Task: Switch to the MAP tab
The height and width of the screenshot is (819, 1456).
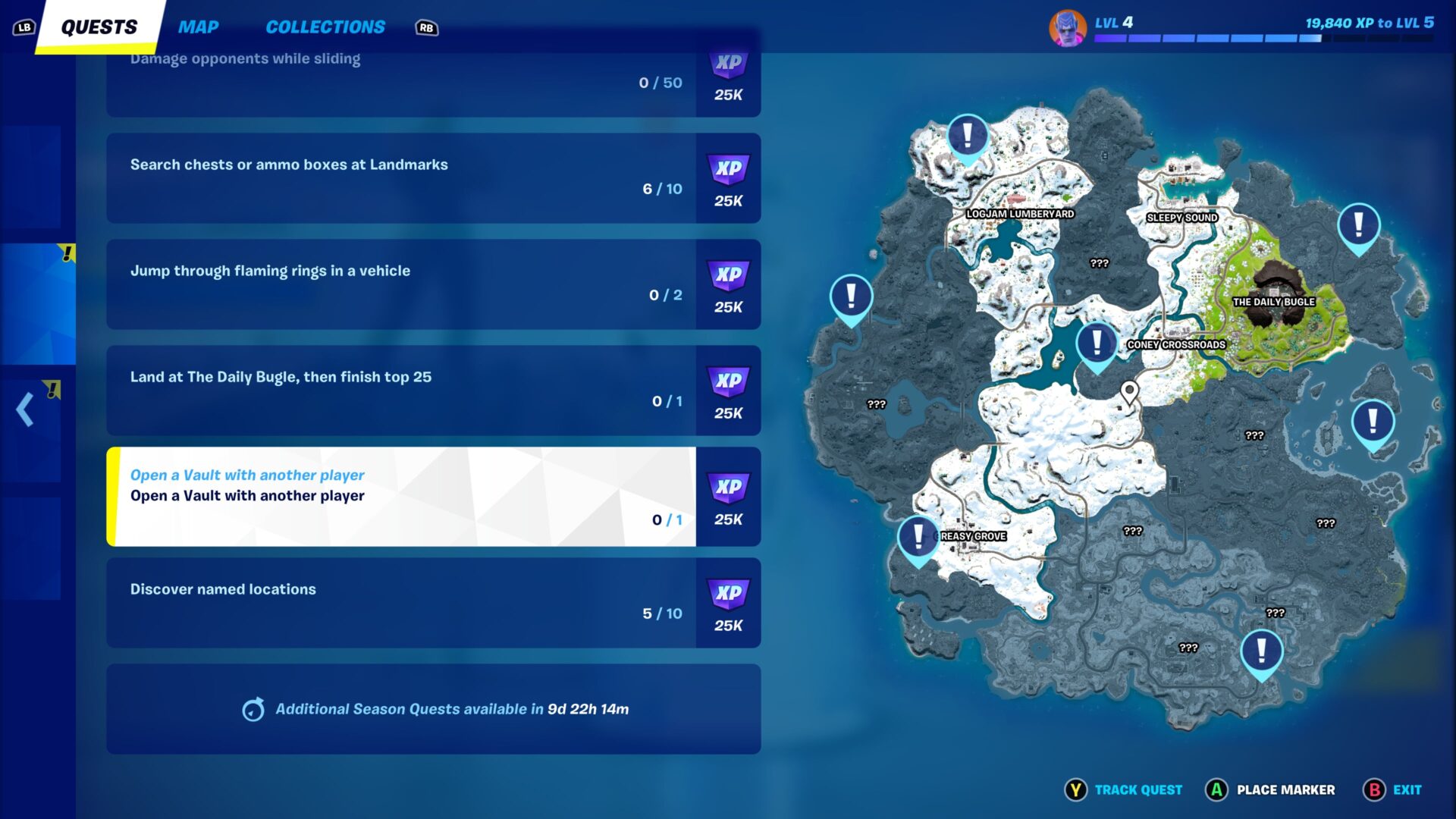Action: pos(198,27)
